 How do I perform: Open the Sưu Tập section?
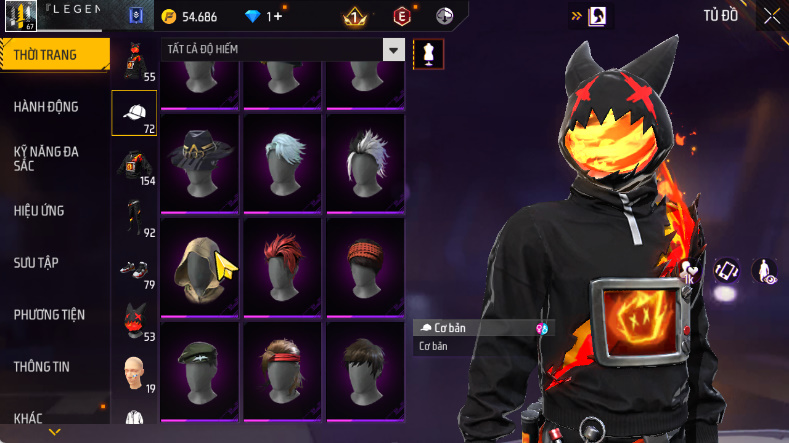pyautogui.click(x=36, y=263)
